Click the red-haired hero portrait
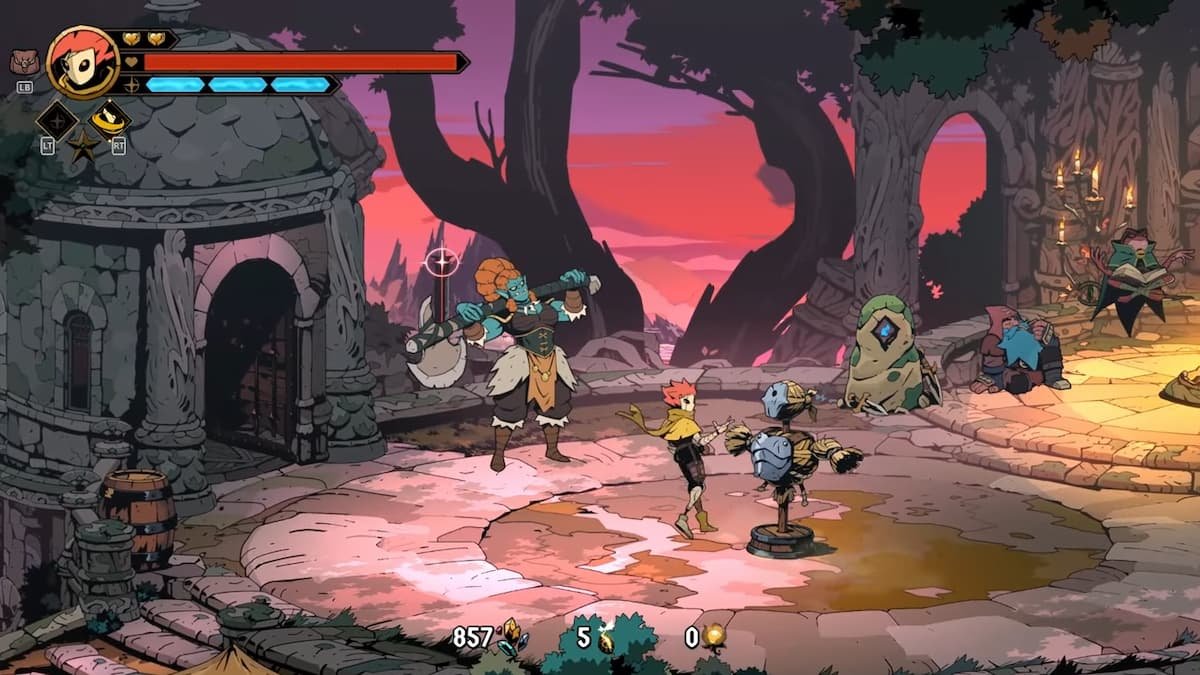The height and width of the screenshot is (675, 1200). coord(83,62)
